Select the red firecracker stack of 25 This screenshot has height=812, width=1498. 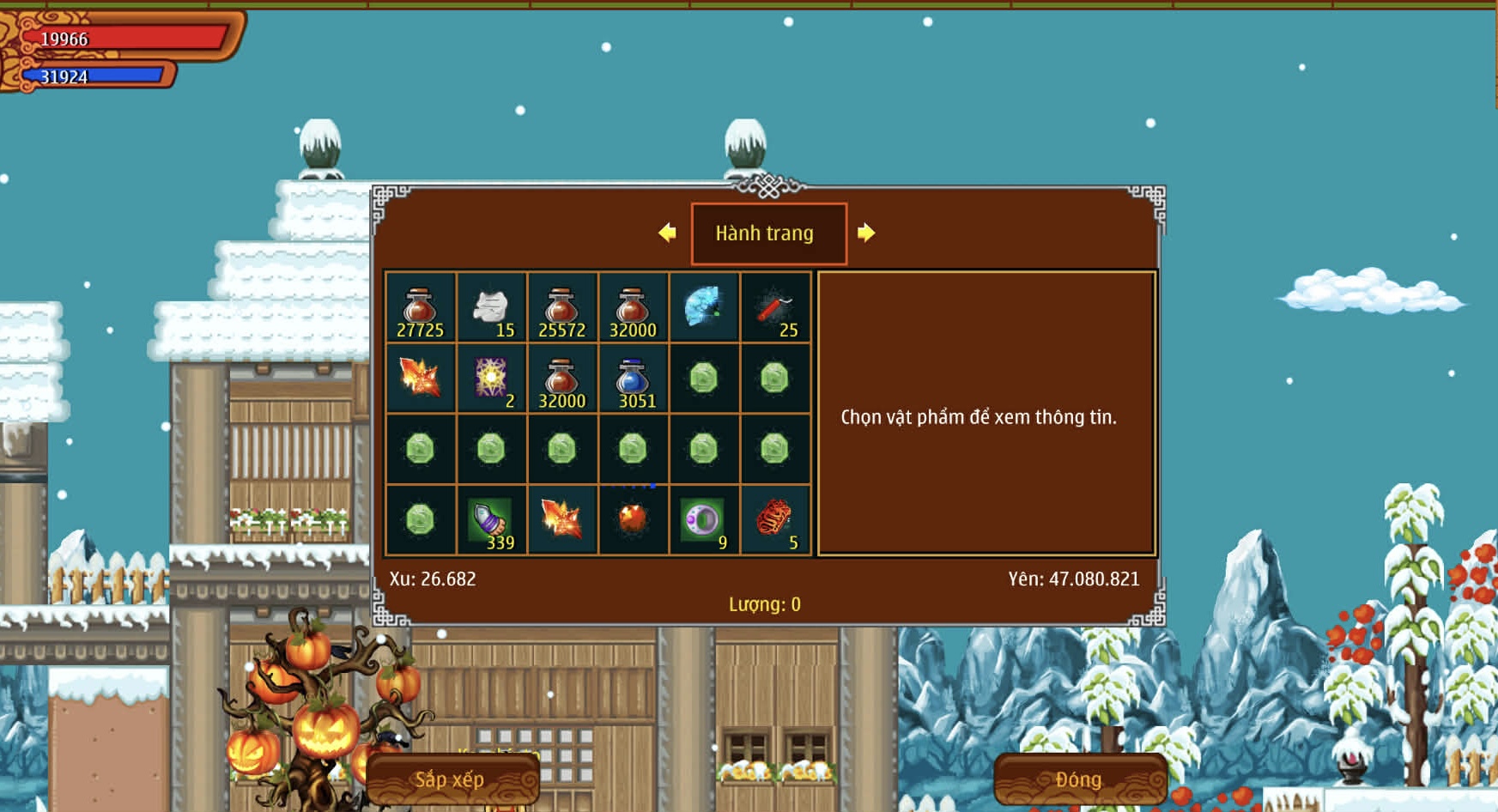coord(774,308)
